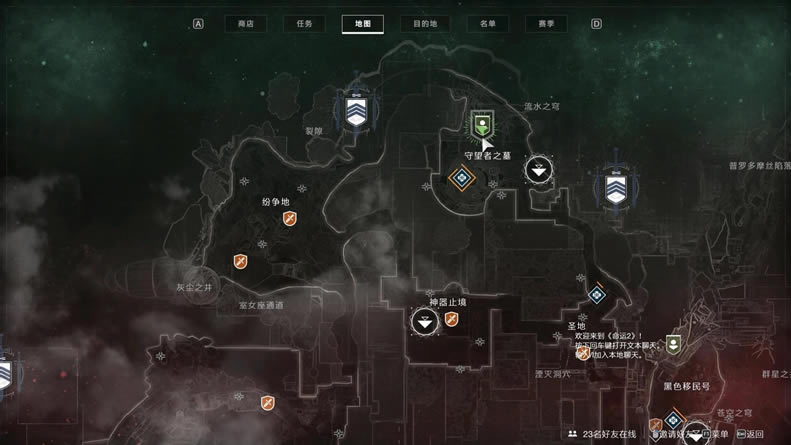The height and width of the screenshot is (445, 791).
Task: Pick the chevron banner marker near 裂隙
Action: (x=355, y=109)
